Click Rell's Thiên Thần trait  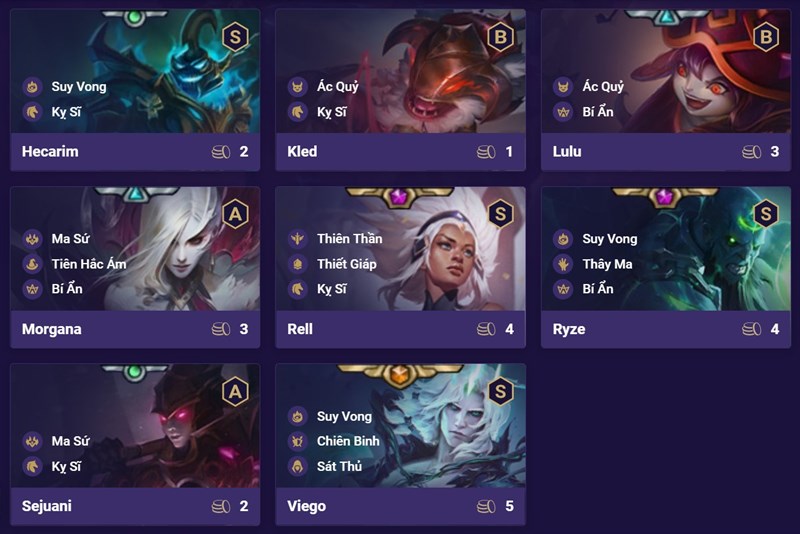349,239
